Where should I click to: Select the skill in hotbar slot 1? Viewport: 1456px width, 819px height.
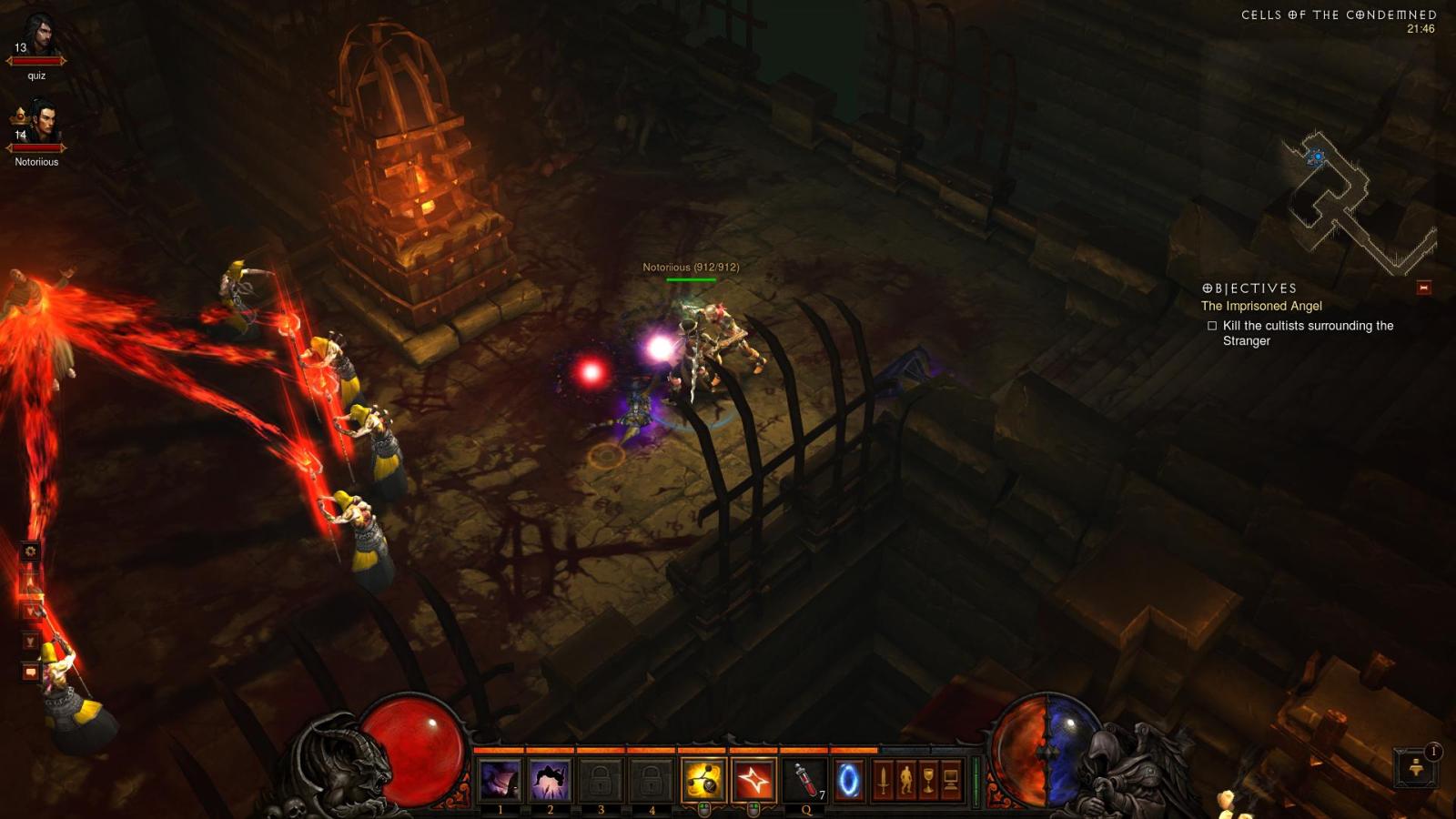tap(500, 779)
